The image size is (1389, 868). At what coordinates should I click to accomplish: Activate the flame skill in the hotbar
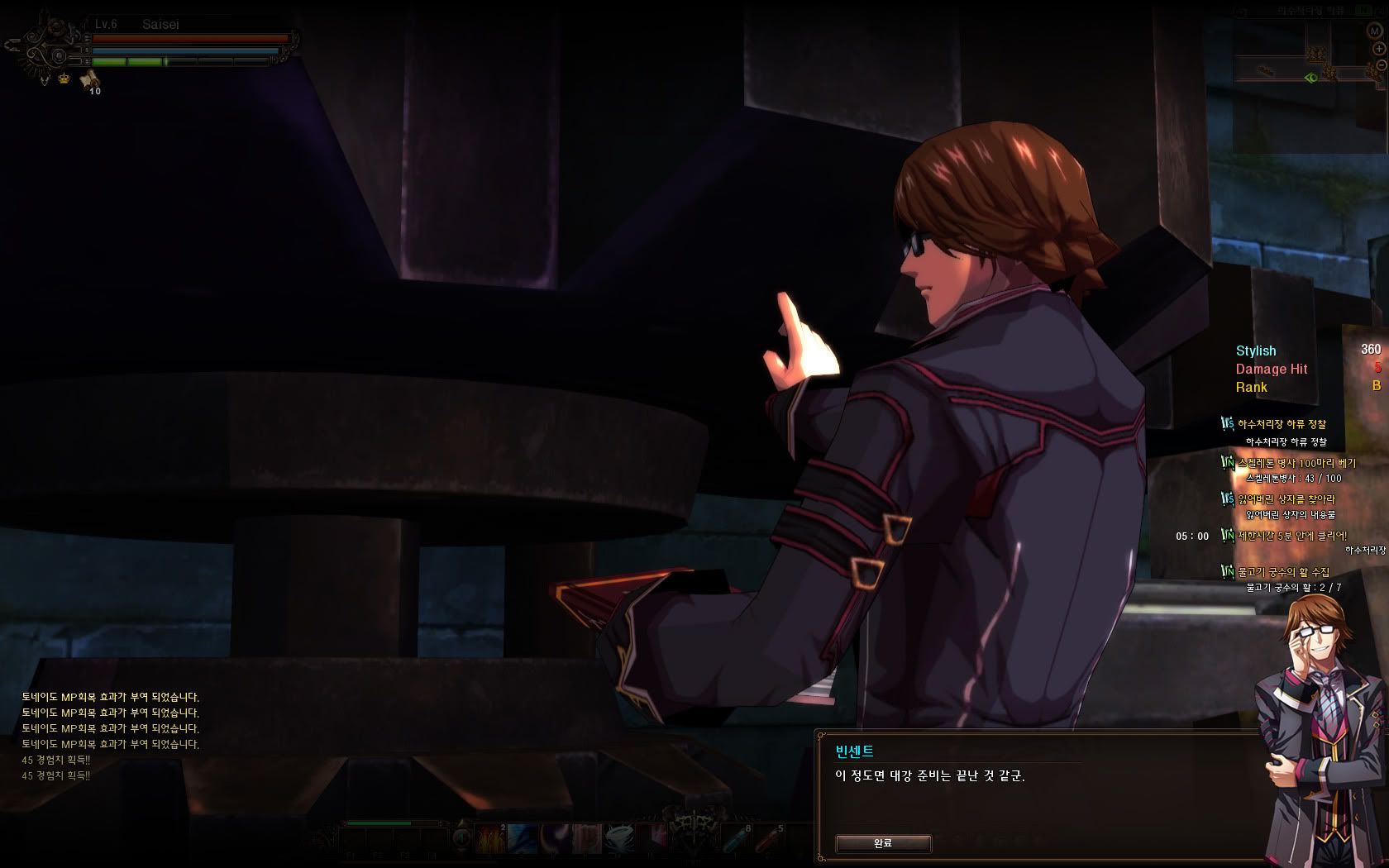click(491, 839)
